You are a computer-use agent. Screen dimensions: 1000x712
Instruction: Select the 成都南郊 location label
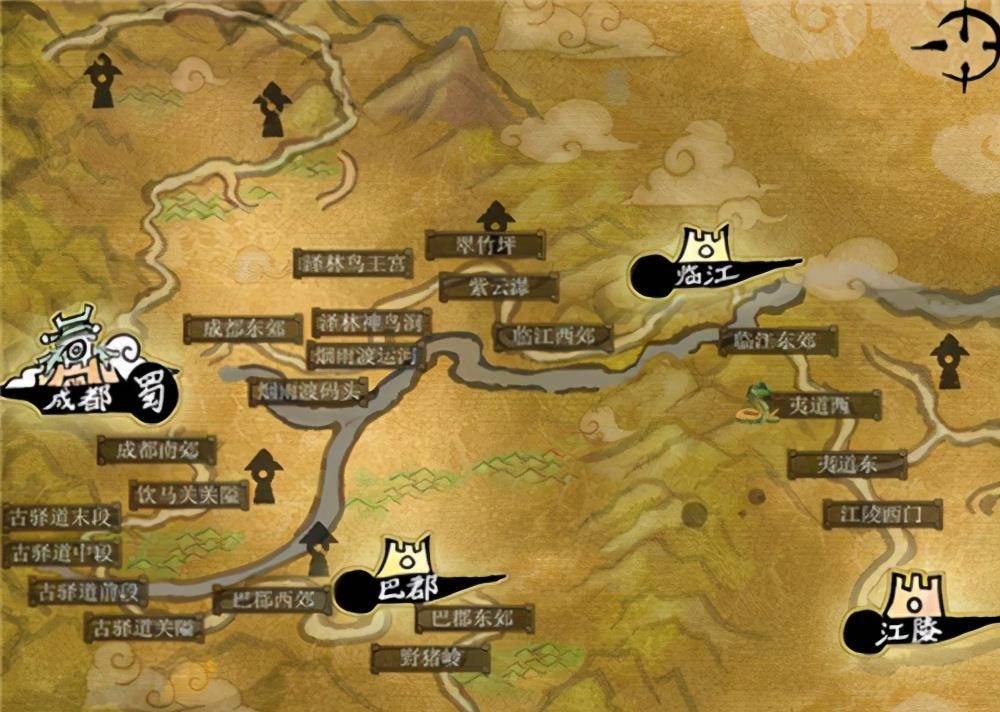[x=158, y=450]
